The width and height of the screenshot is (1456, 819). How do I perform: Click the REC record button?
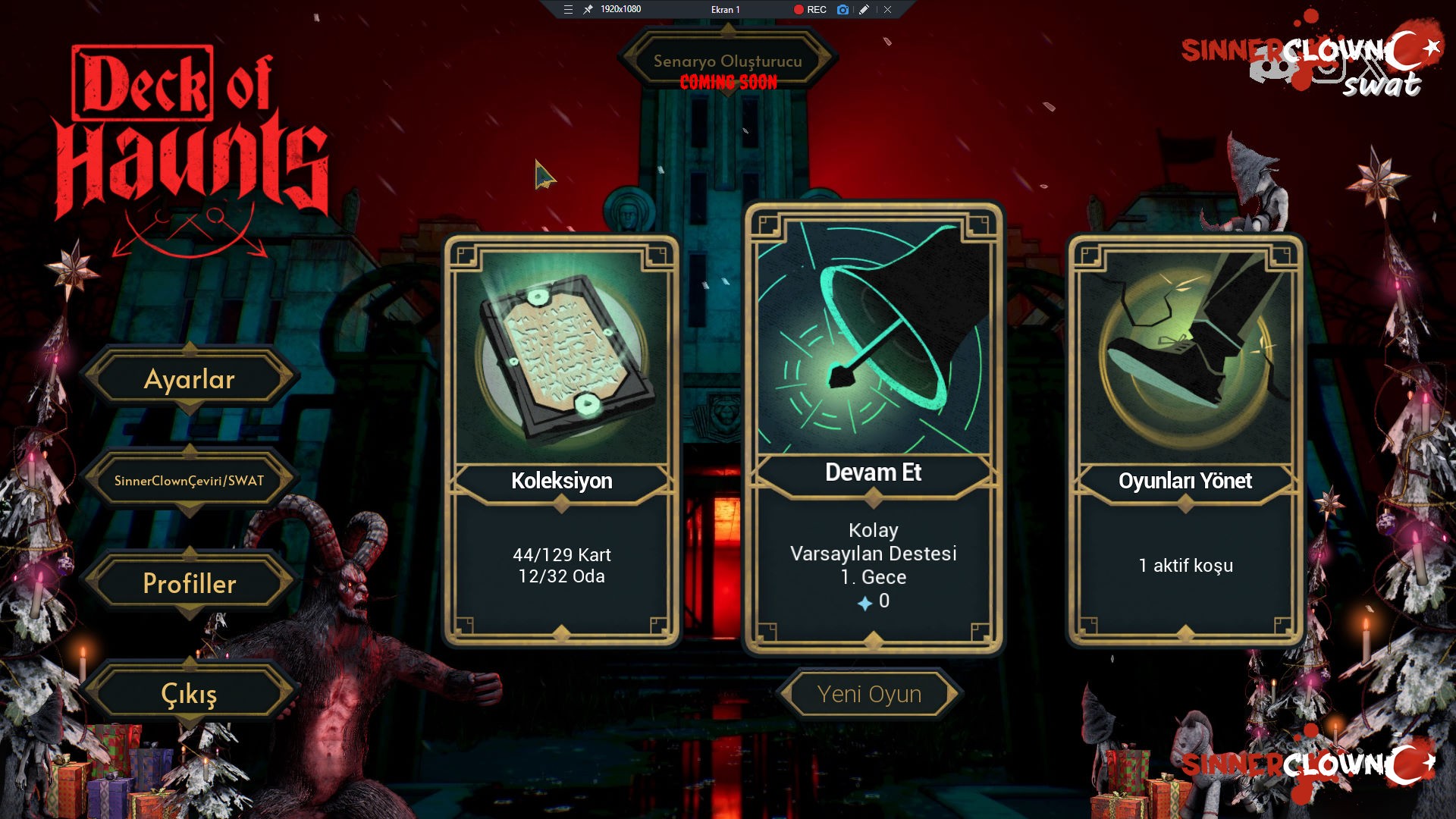point(810,10)
